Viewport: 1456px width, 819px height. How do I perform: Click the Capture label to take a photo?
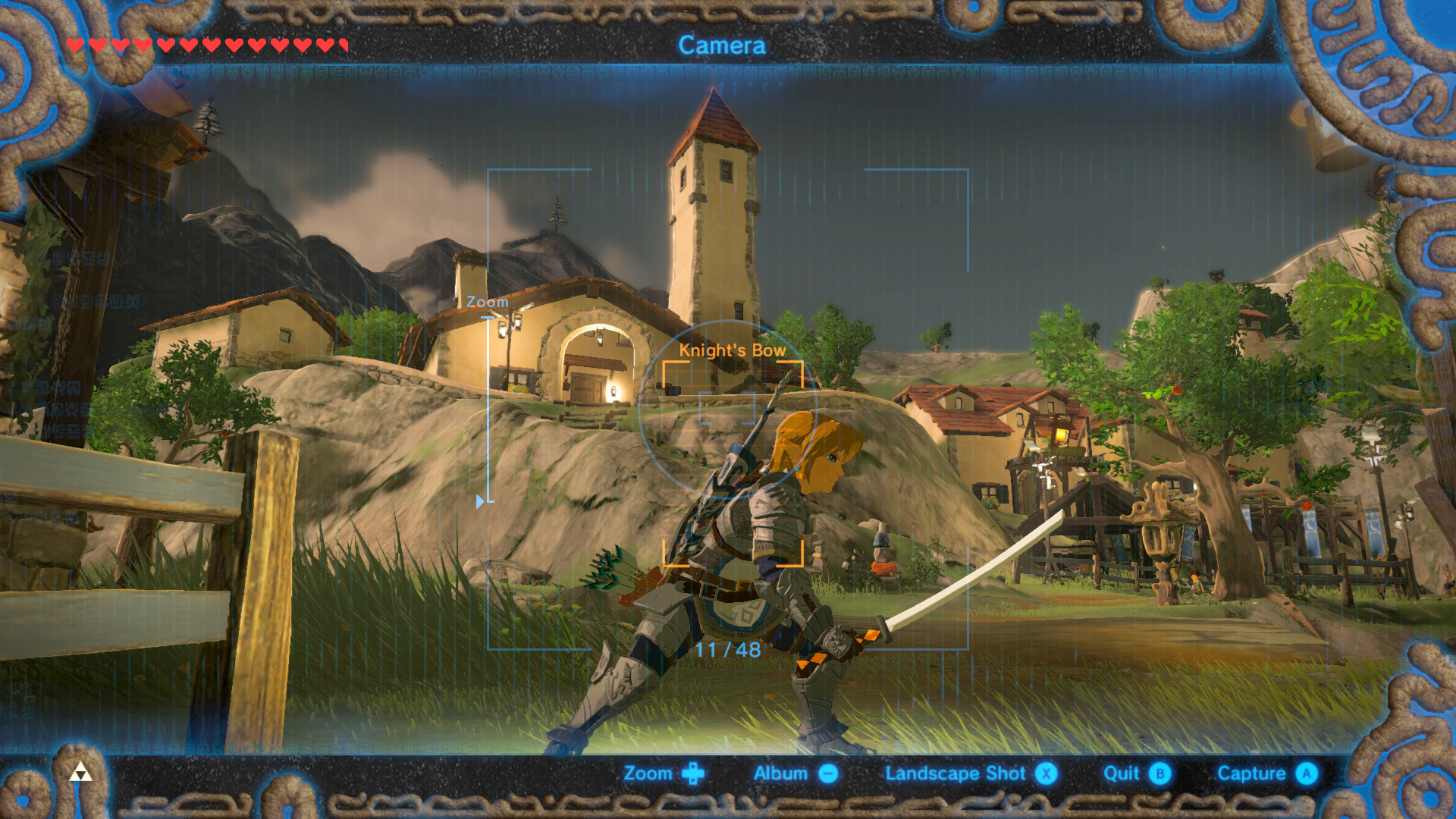click(x=1250, y=773)
